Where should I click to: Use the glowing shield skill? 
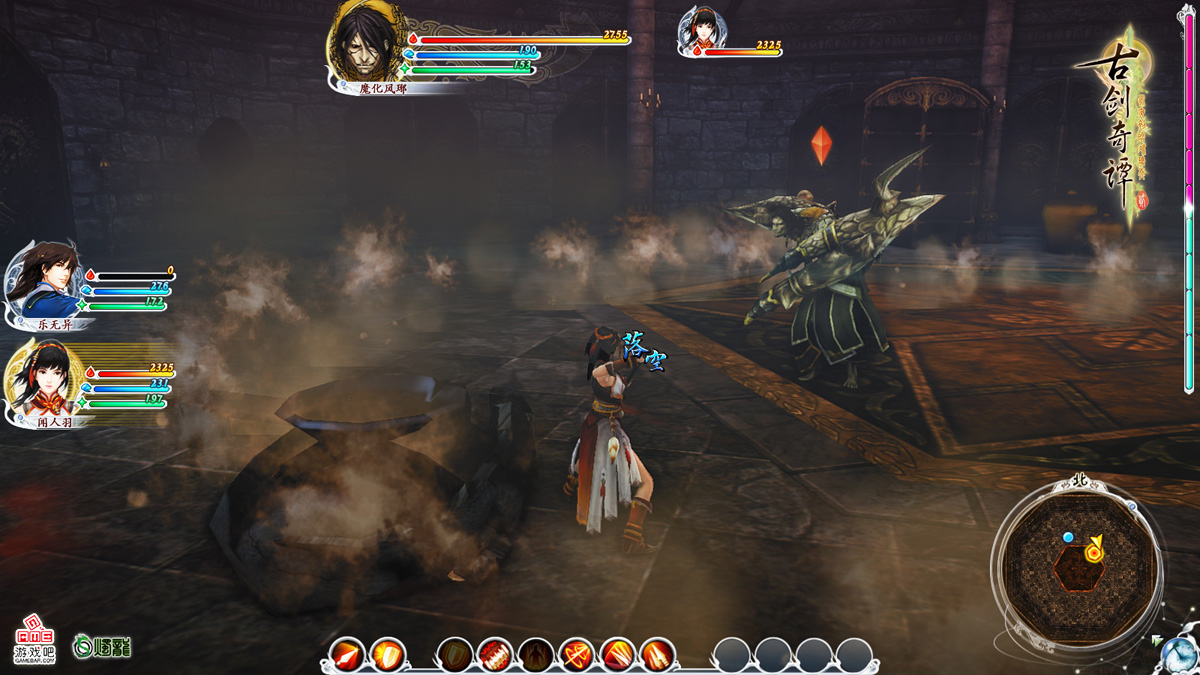[387, 656]
